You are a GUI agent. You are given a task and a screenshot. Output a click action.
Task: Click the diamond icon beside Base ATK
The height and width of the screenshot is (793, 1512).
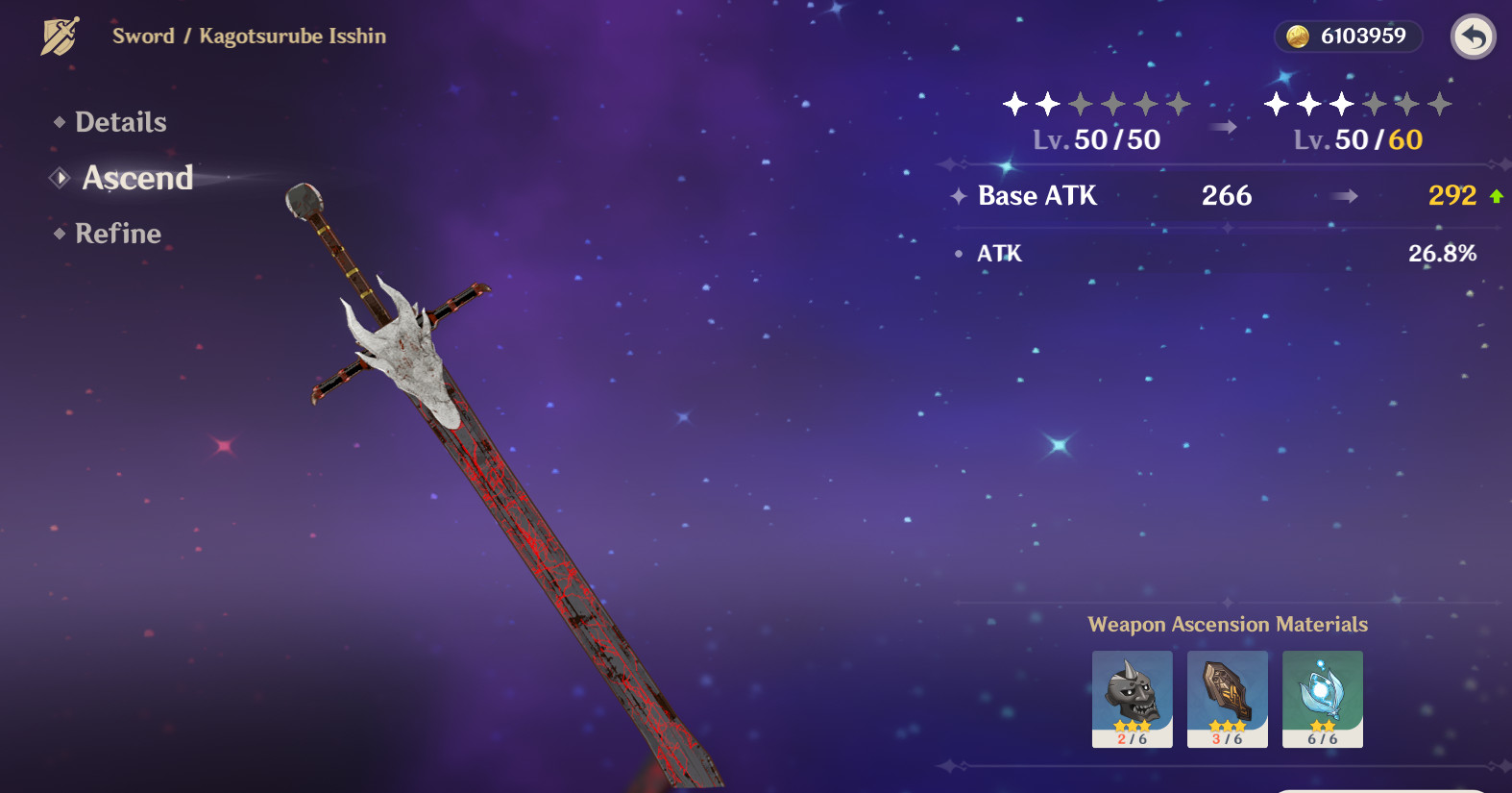[958, 196]
